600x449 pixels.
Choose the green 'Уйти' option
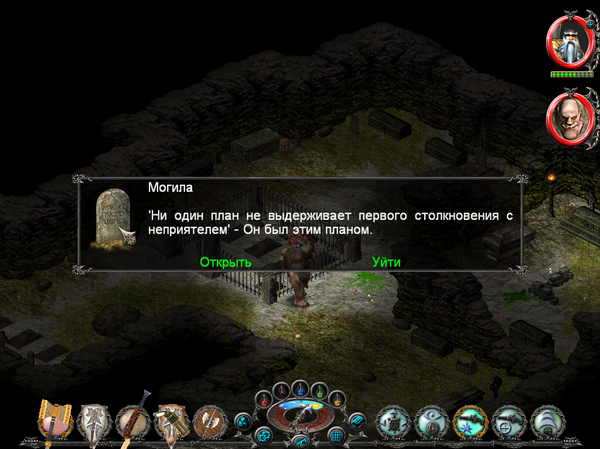click(386, 262)
